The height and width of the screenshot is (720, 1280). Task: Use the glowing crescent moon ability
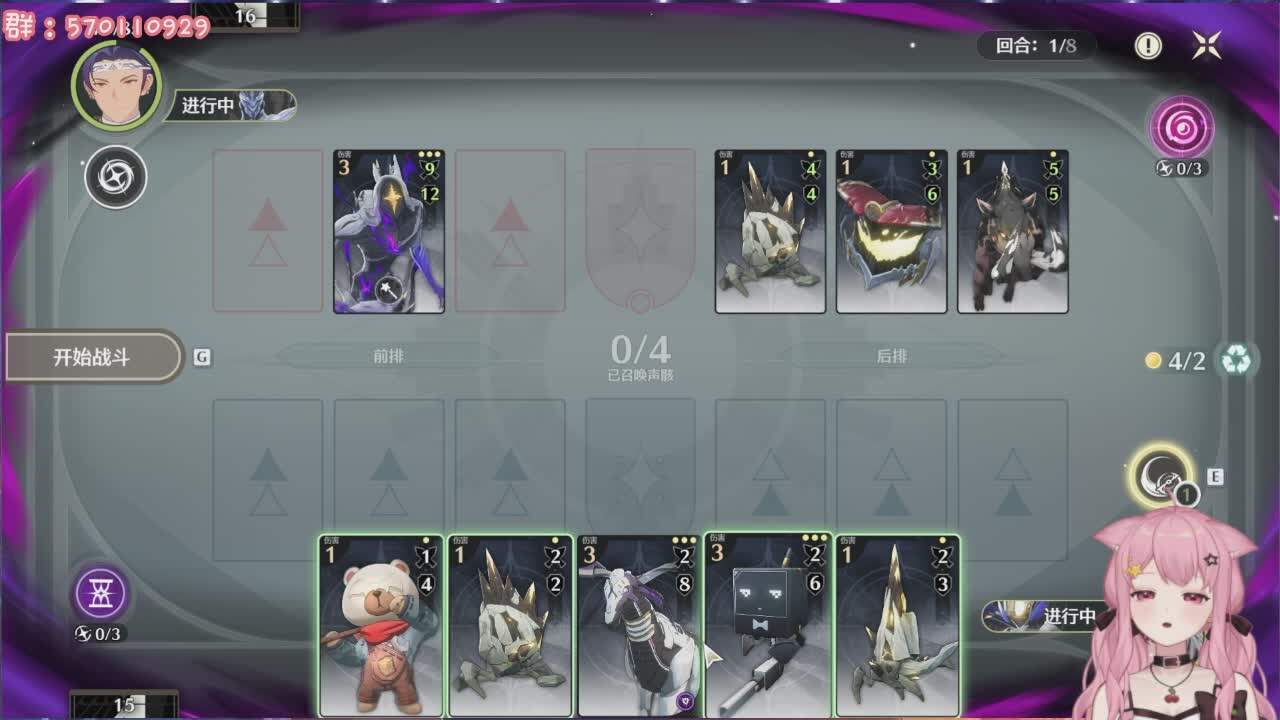1160,475
